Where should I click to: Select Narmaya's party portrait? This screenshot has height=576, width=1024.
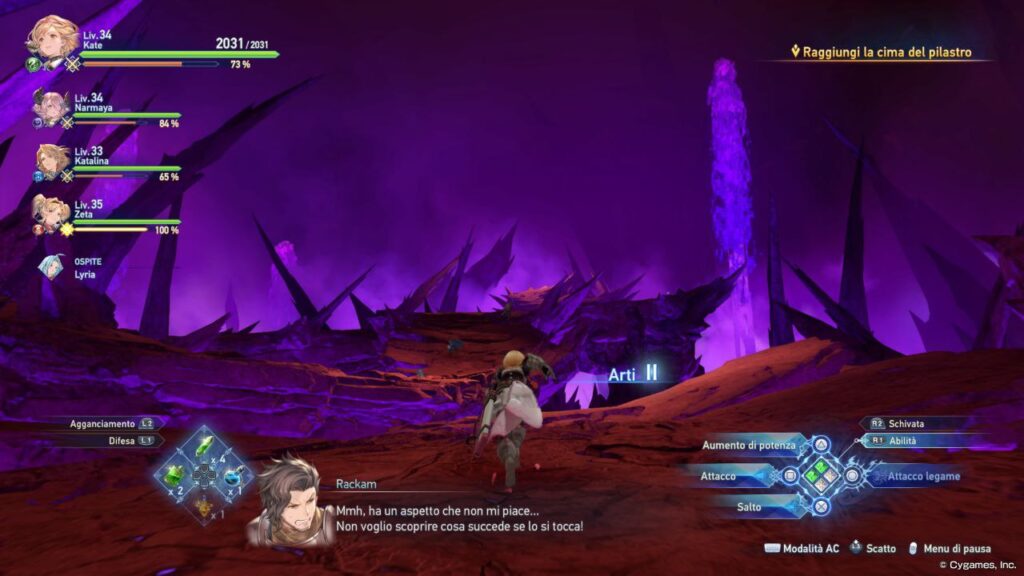[50, 106]
